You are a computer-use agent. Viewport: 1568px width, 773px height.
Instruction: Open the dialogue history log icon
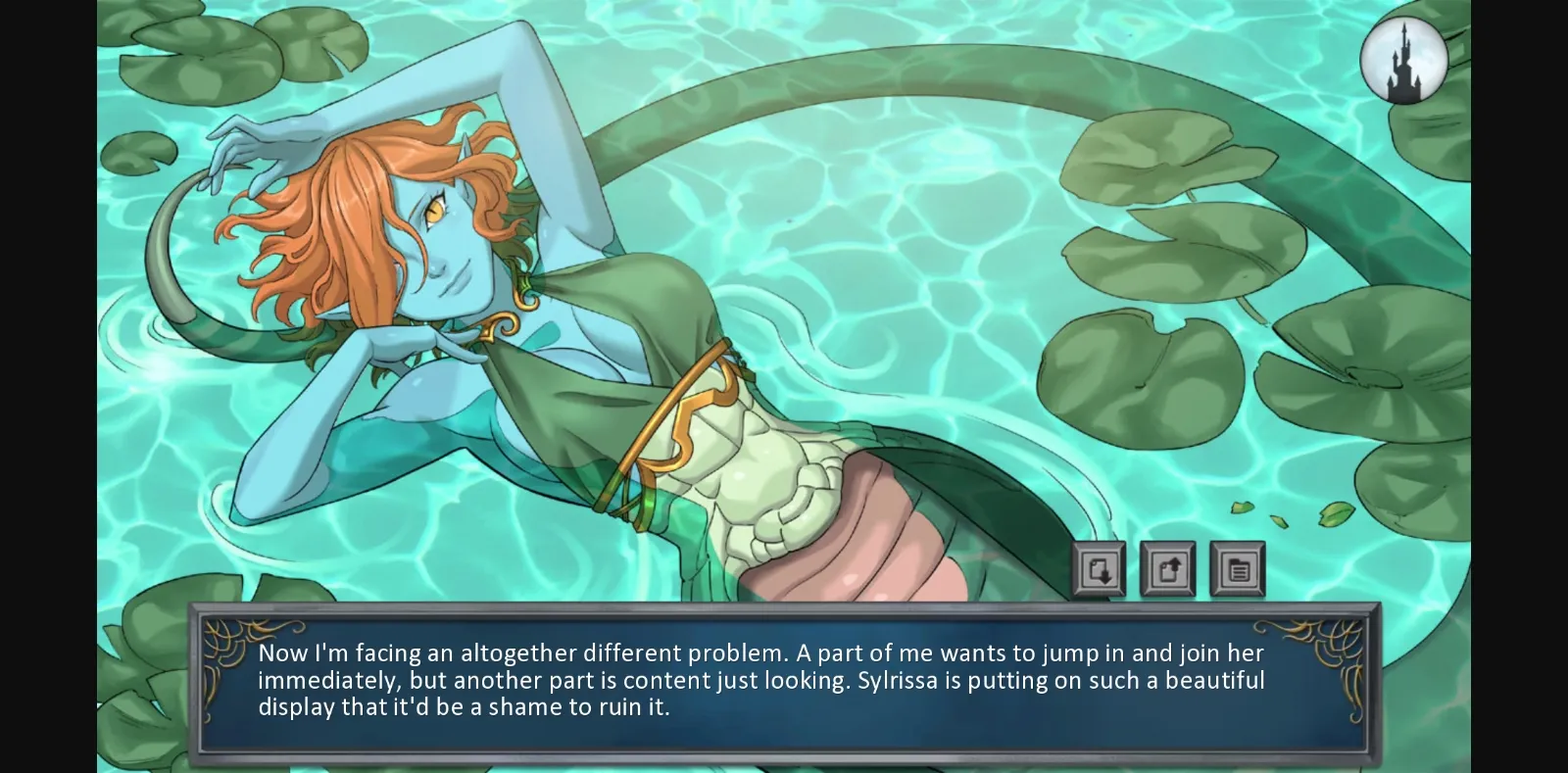tap(1237, 568)
